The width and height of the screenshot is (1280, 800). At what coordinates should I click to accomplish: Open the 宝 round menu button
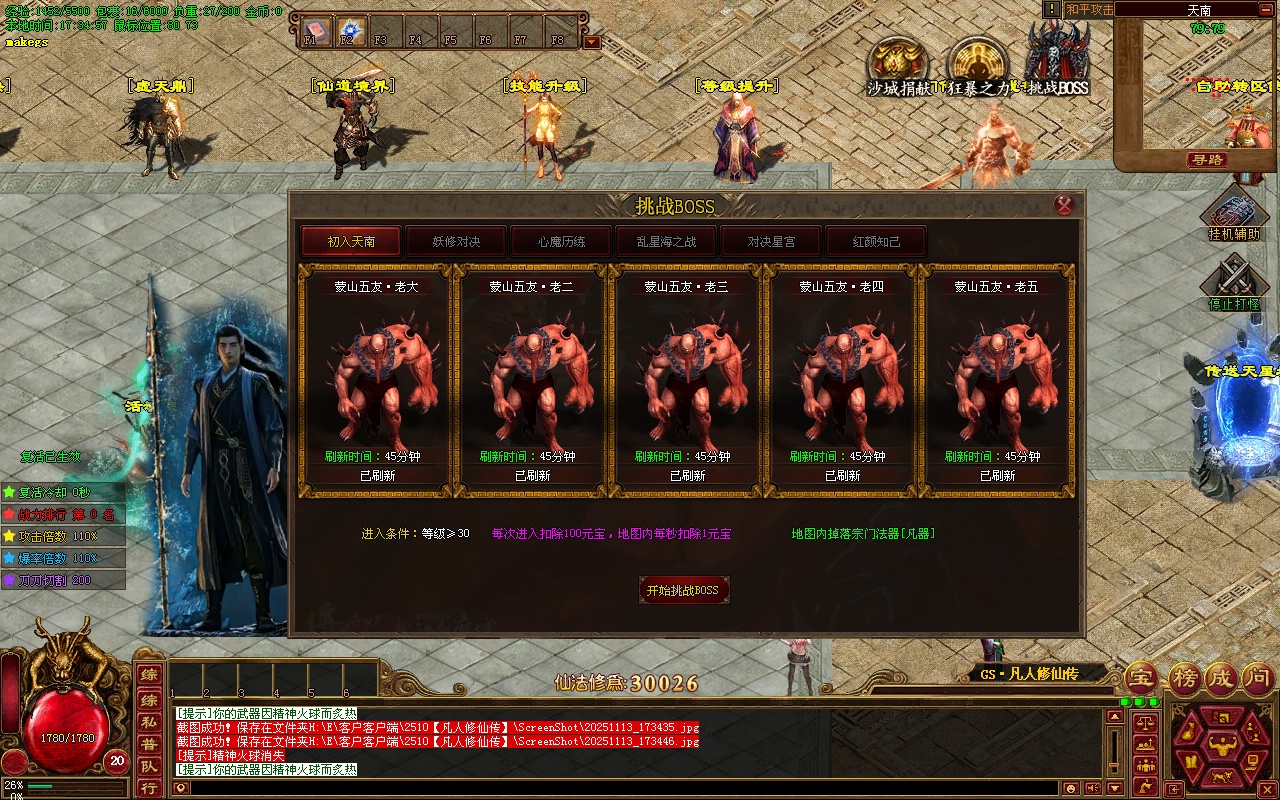1141,678
